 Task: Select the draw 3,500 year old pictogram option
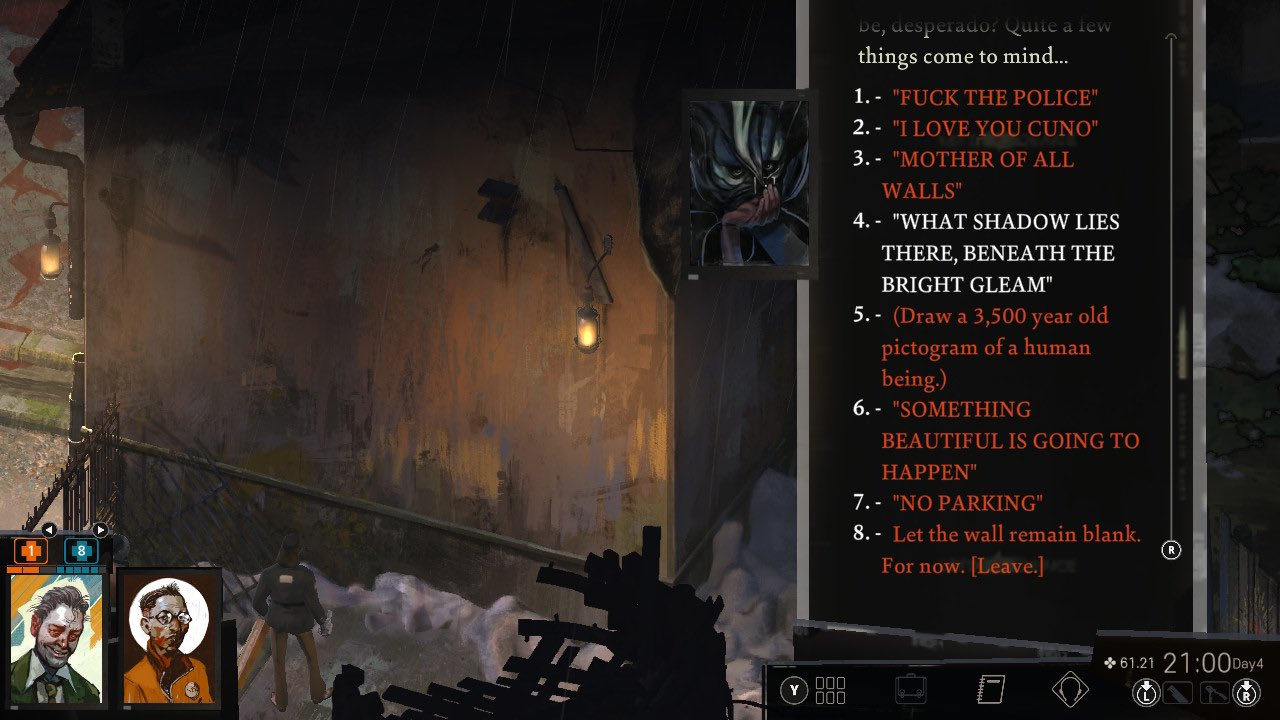996,347
